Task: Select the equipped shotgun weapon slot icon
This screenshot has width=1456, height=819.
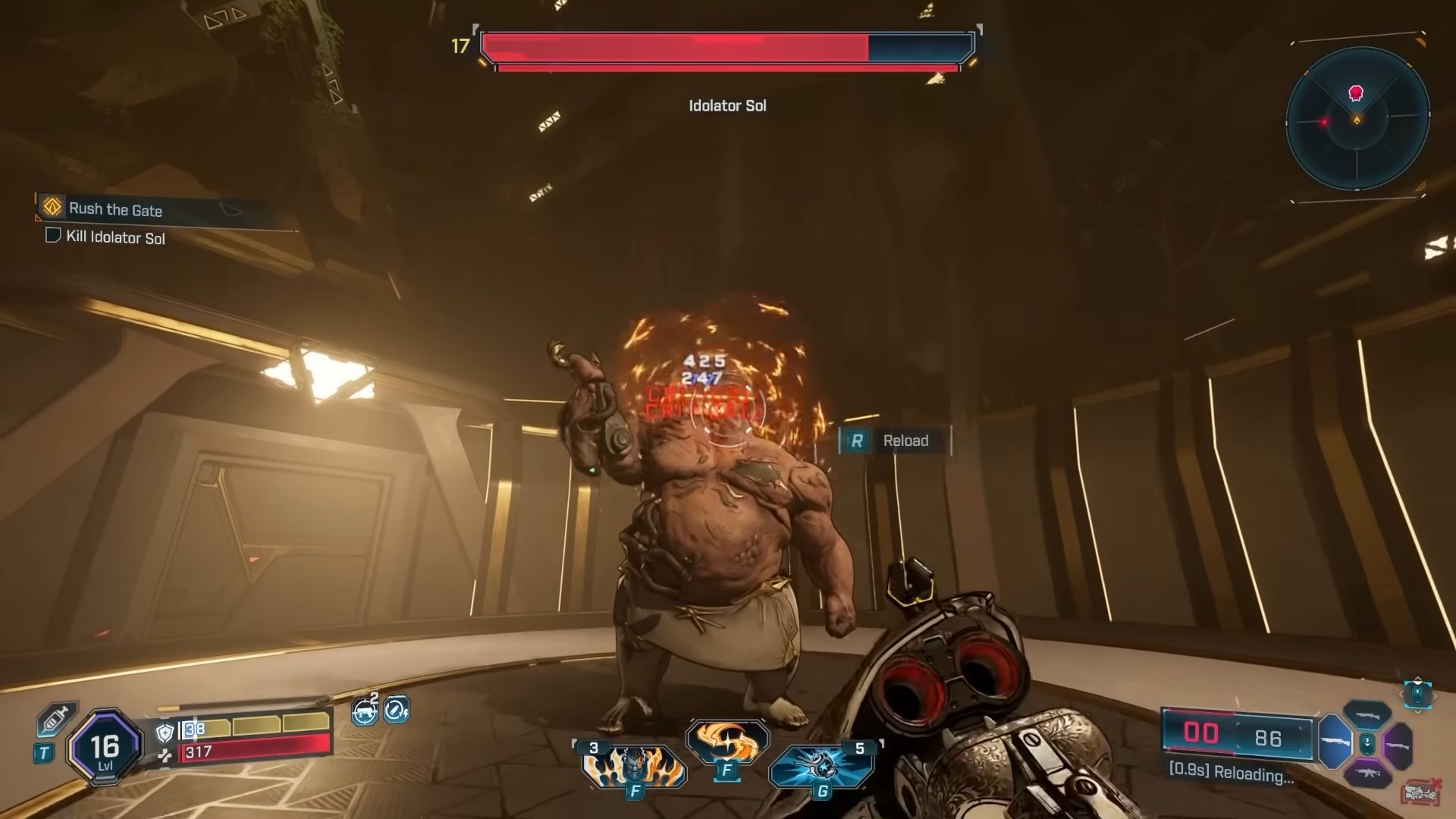Action: click(x=1335, y=740)
